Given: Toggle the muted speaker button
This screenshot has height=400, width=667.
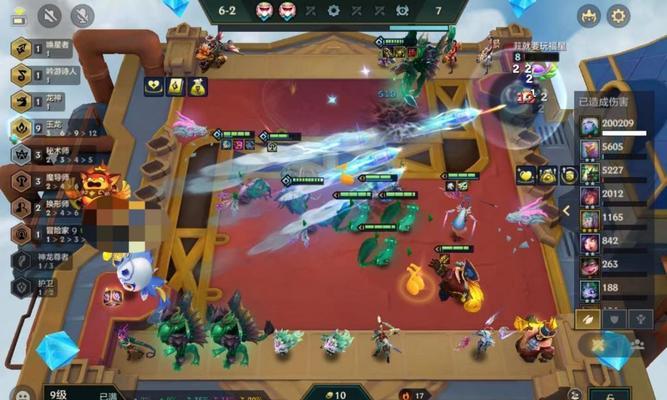Looking at the screenshot, I should pos(49,15).
